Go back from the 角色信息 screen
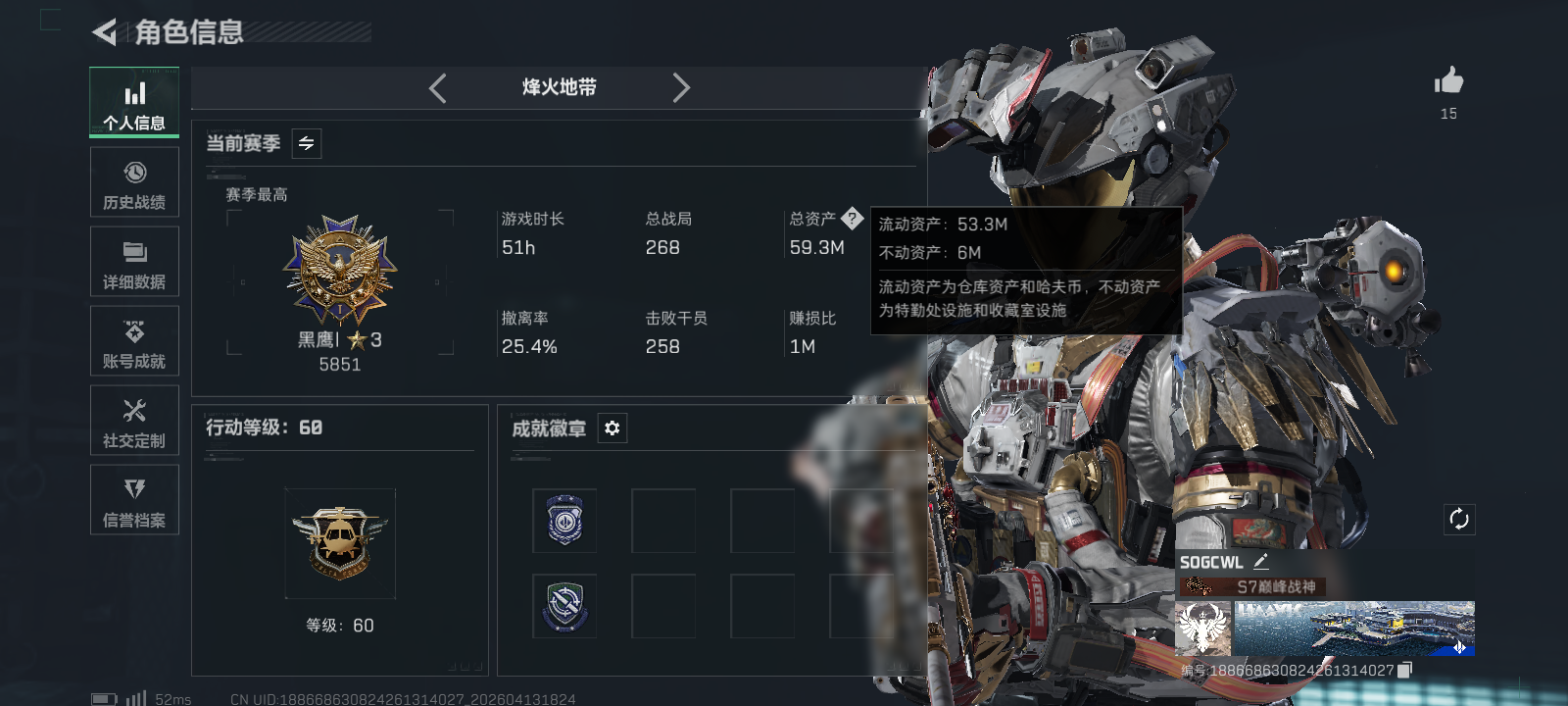Screen dimensions: 1568x706 click(104, 32)
